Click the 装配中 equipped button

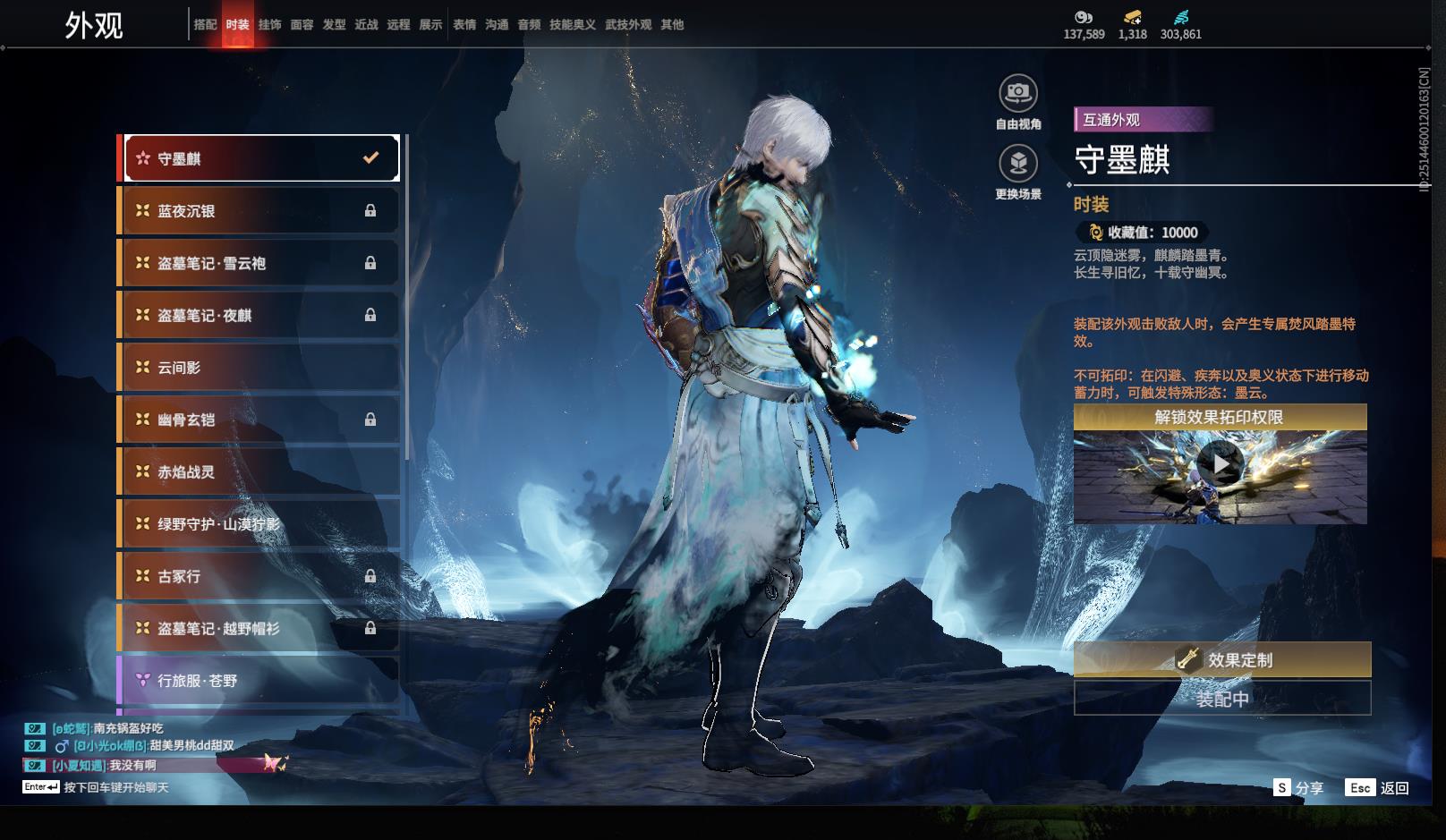pos(1221,699)
